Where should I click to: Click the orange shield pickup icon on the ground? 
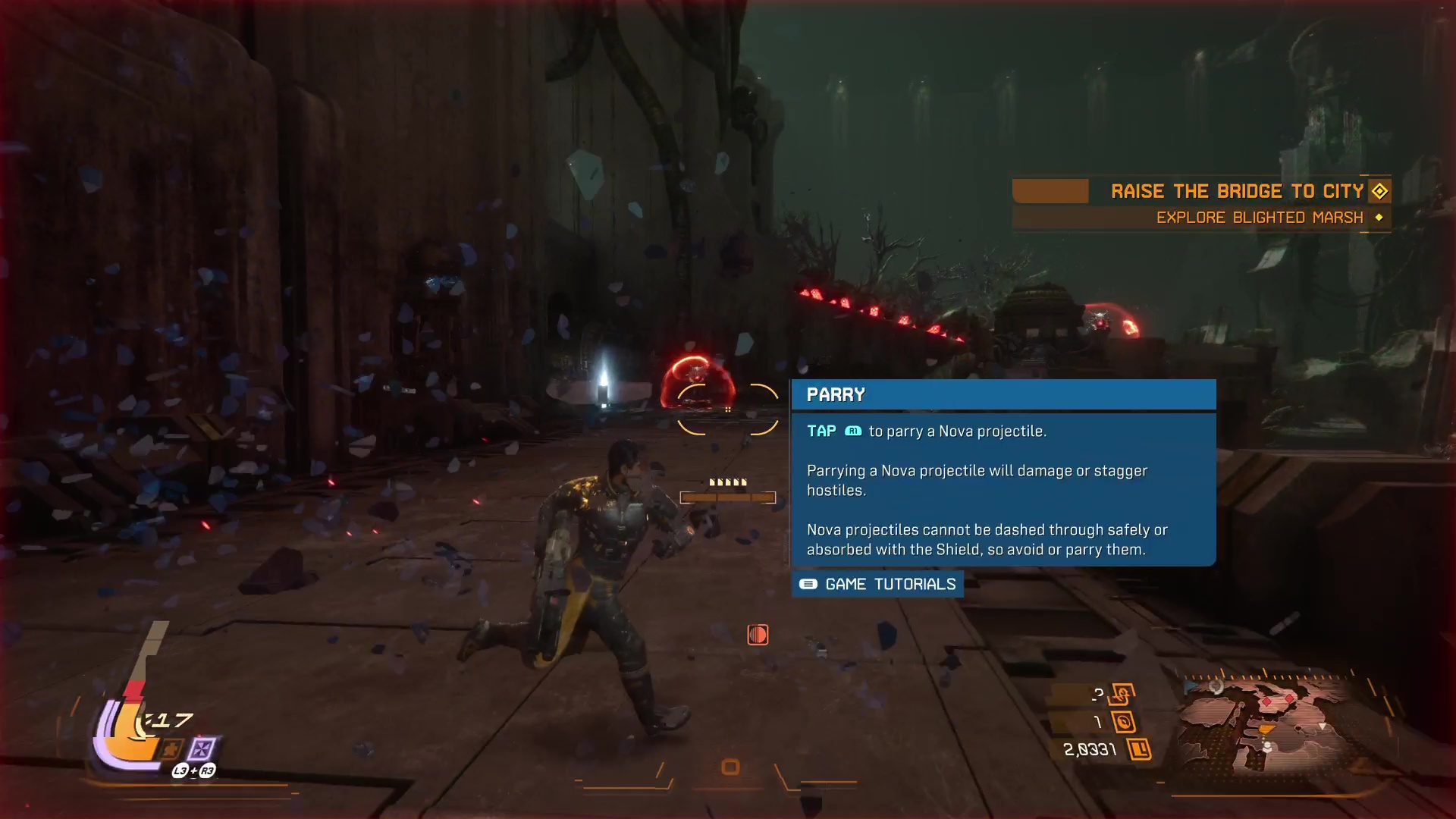click(757, 635)
